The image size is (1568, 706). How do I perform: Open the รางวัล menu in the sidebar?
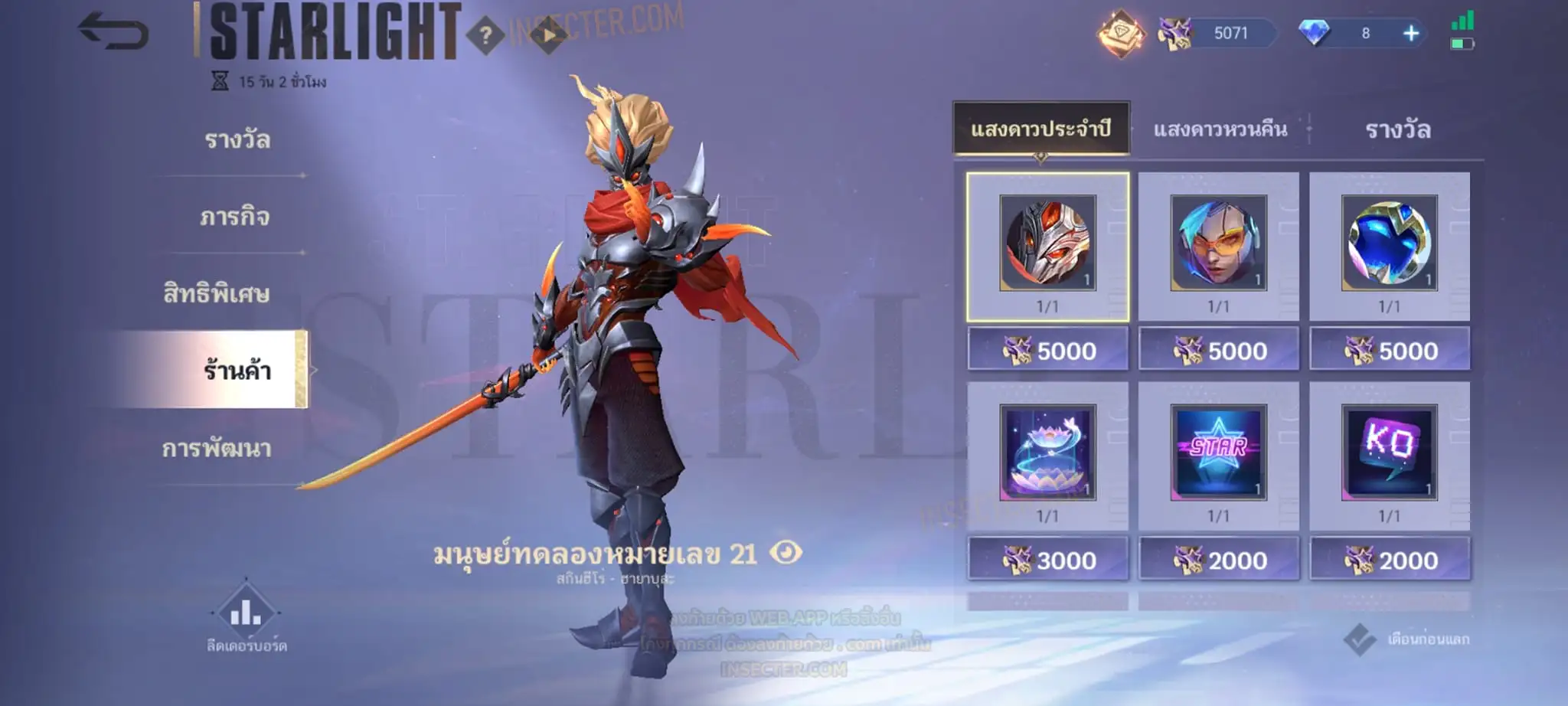237,140
